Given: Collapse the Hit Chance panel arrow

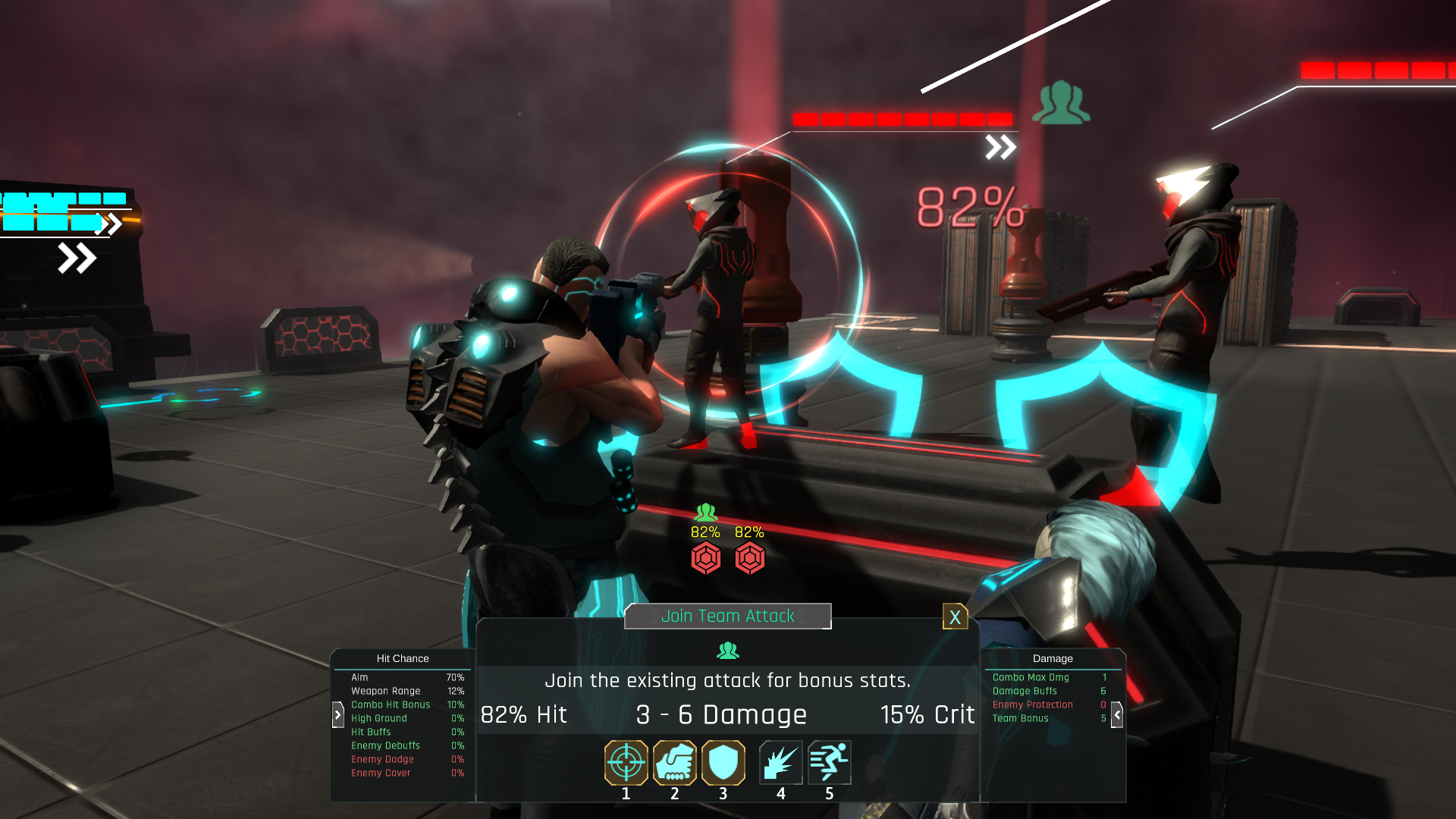Looking at the screenshot, I should 338,714.
